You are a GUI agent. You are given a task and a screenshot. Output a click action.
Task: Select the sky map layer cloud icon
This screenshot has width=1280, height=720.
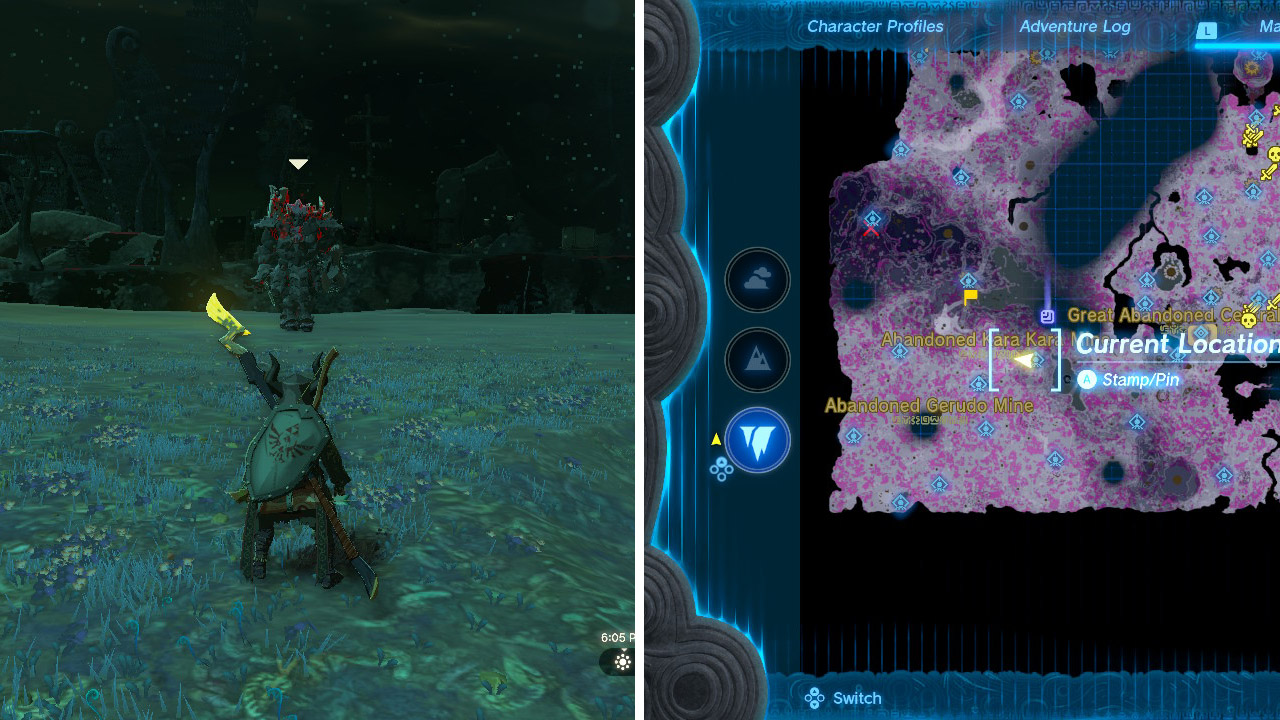(757, 280)
